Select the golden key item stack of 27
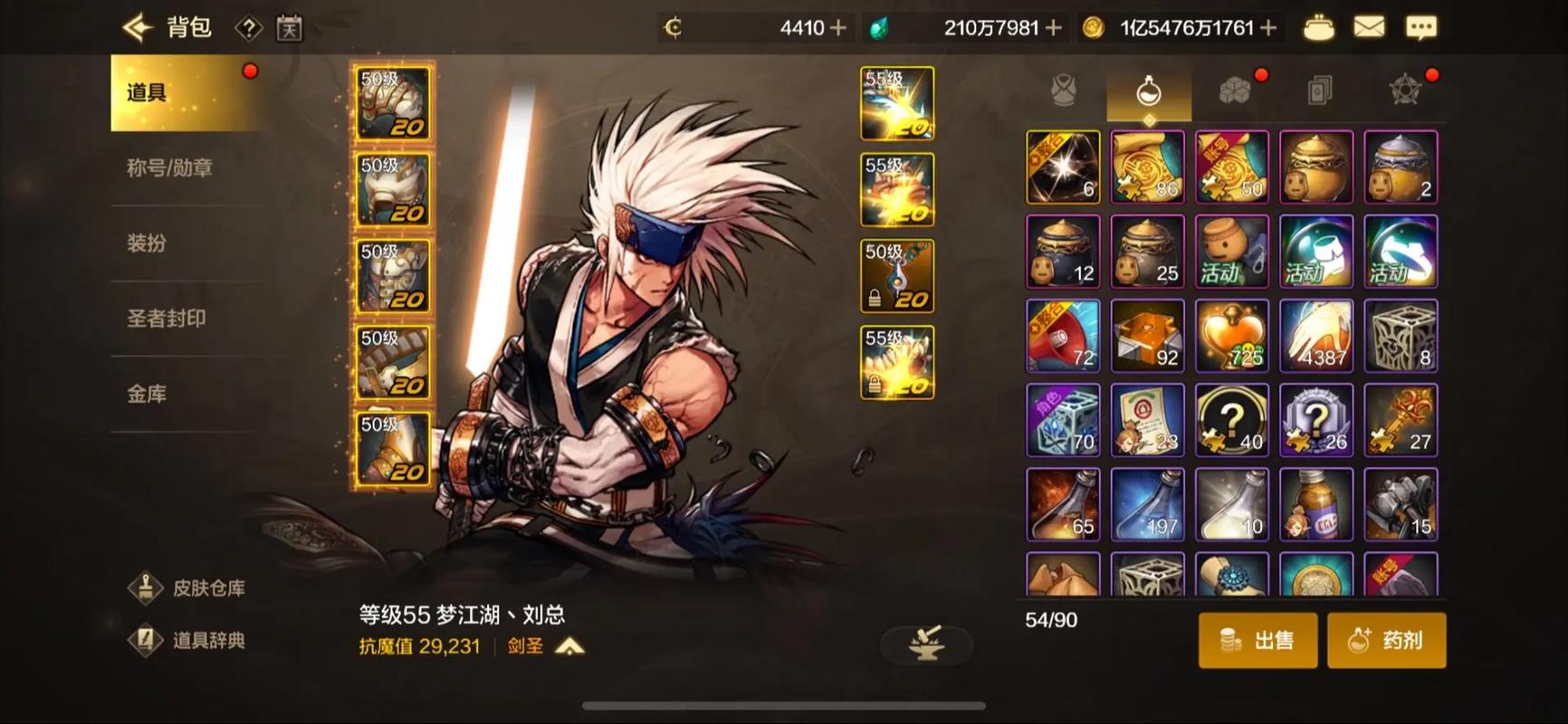 [x=1401, y=420]
